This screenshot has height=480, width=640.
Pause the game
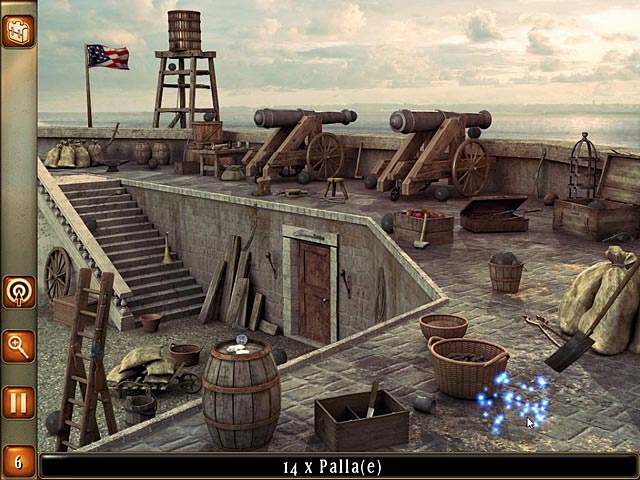[x=18, y=402]
